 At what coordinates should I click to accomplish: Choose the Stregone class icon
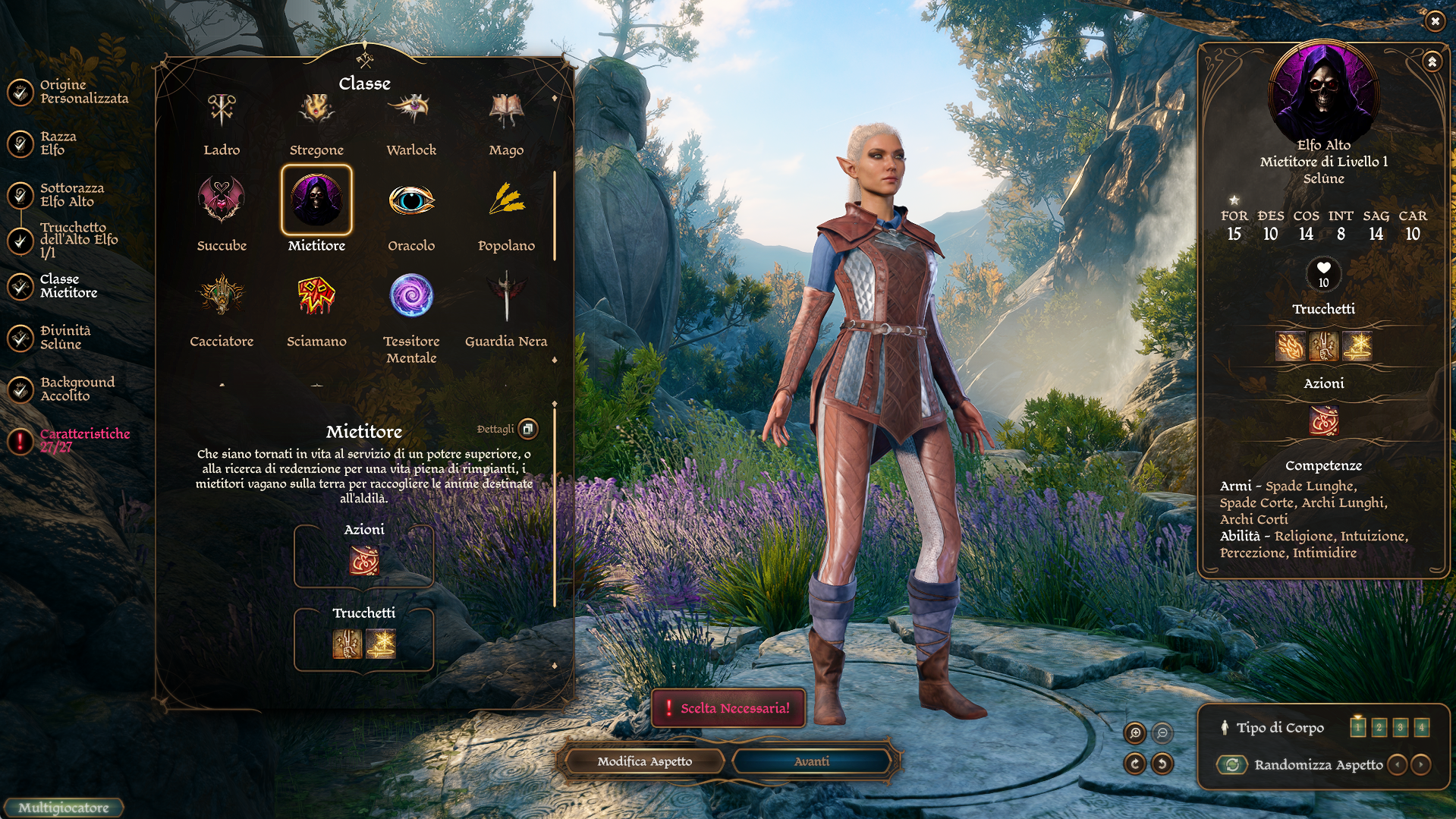click(316, 111)
